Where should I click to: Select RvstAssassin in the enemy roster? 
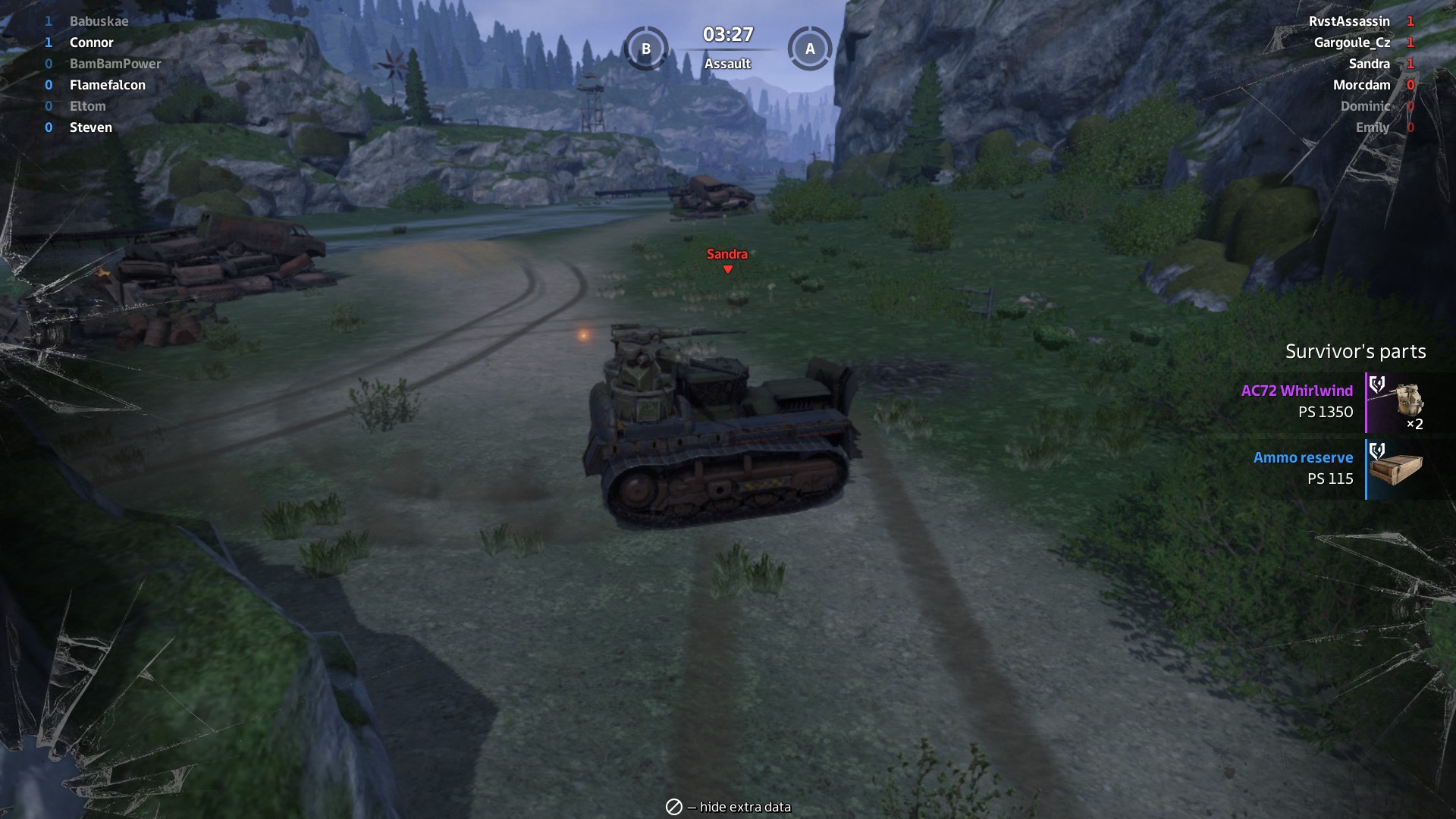click(x=1349, y=21)
